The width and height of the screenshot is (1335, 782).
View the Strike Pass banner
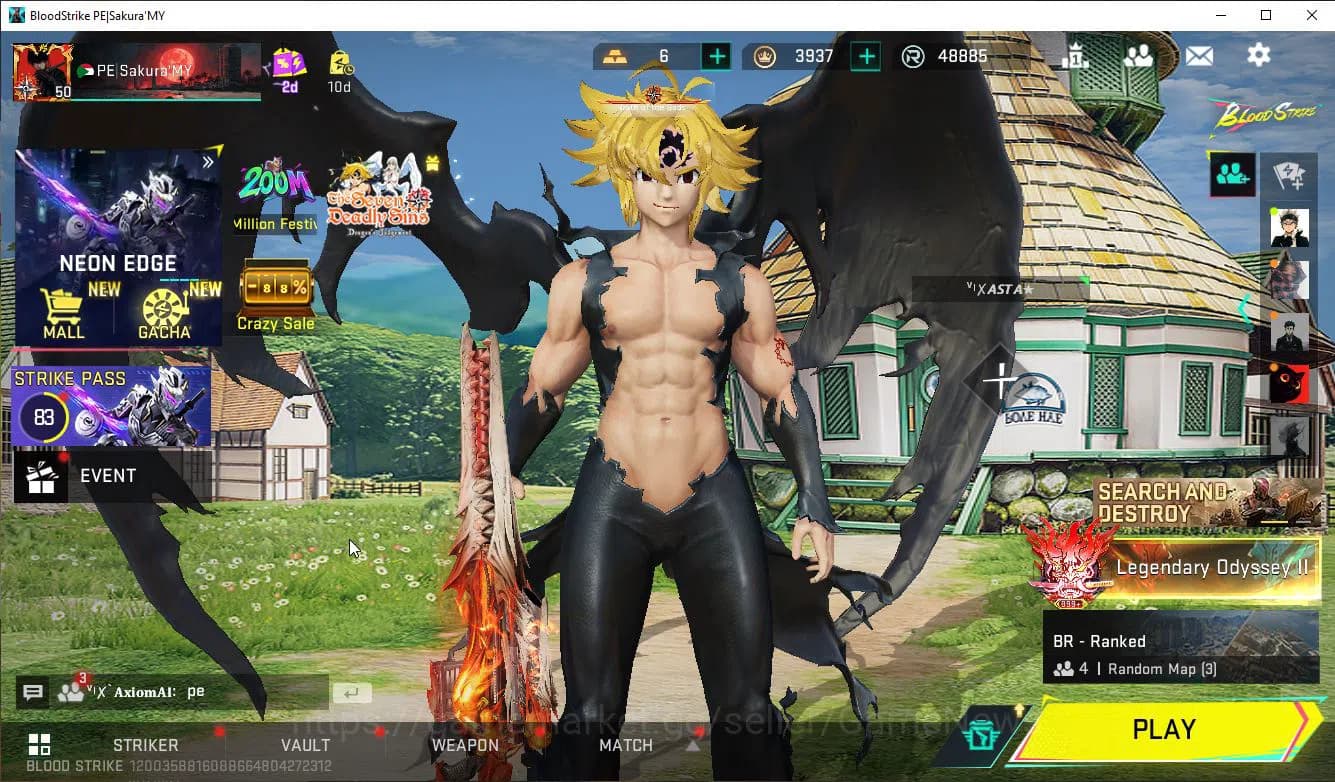111,406
